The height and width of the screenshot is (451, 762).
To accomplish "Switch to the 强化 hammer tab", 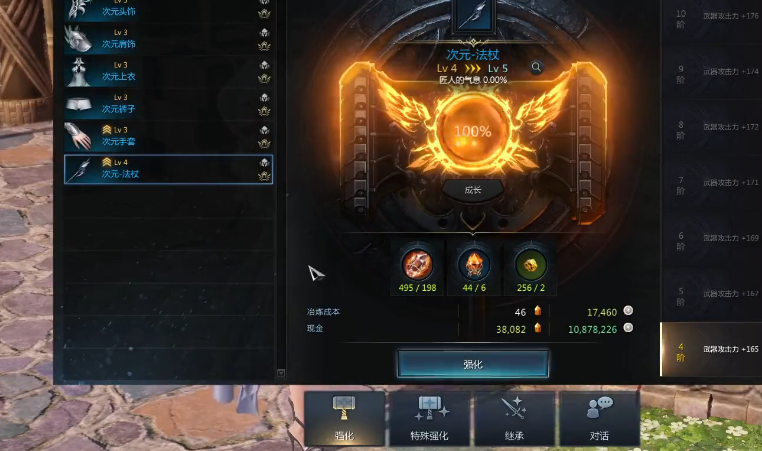I will (x=344, y=417).
